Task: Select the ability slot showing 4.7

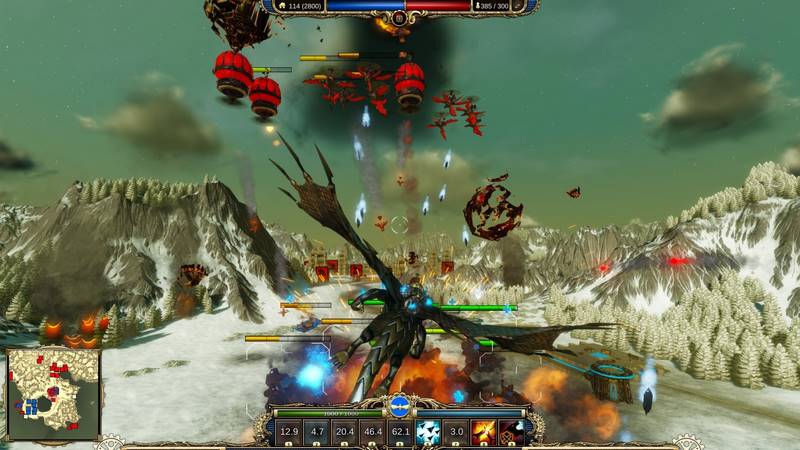Action: pyautogui.click(x=317, y=432)
